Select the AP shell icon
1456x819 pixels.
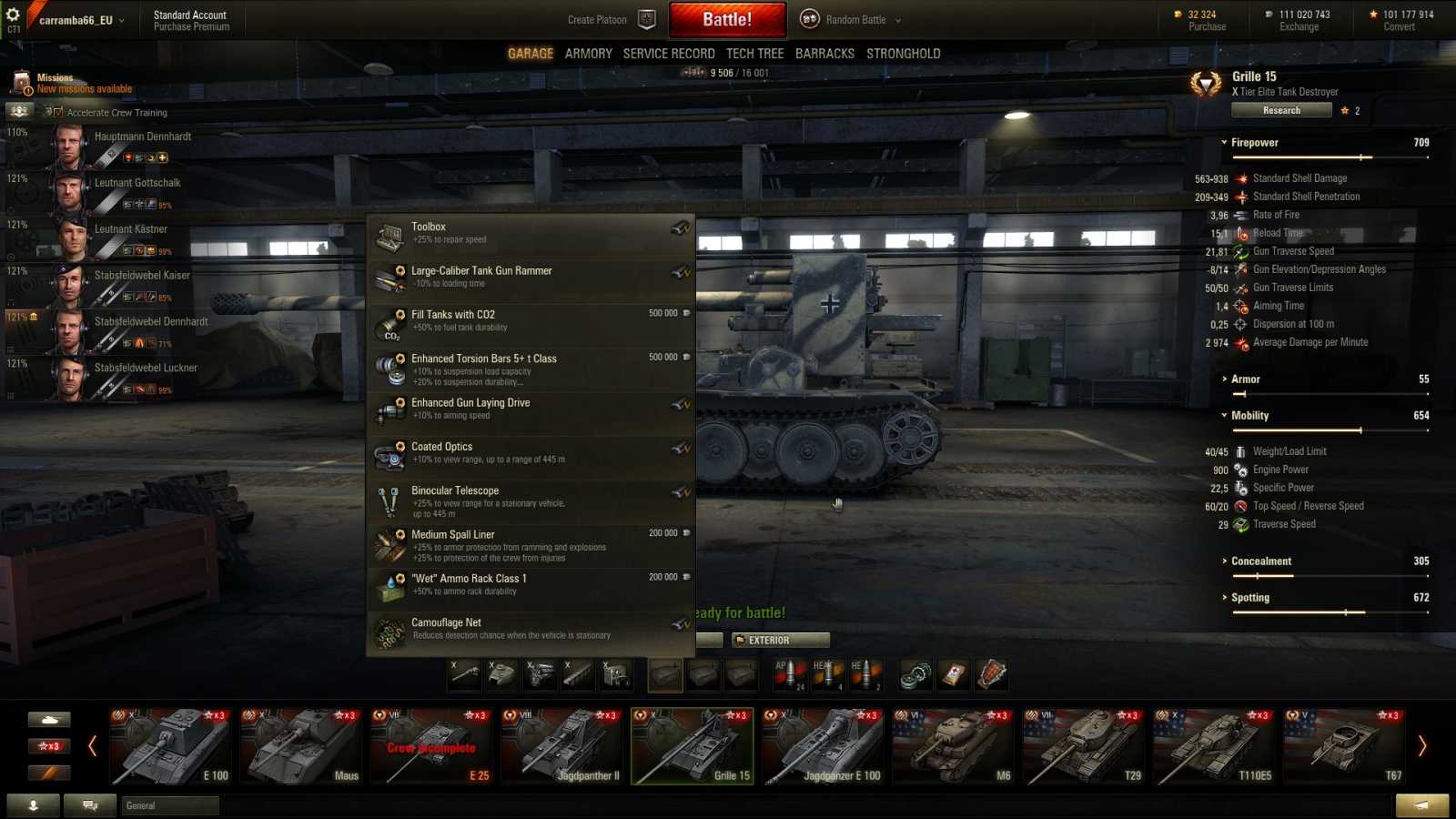tap(788, 673)
